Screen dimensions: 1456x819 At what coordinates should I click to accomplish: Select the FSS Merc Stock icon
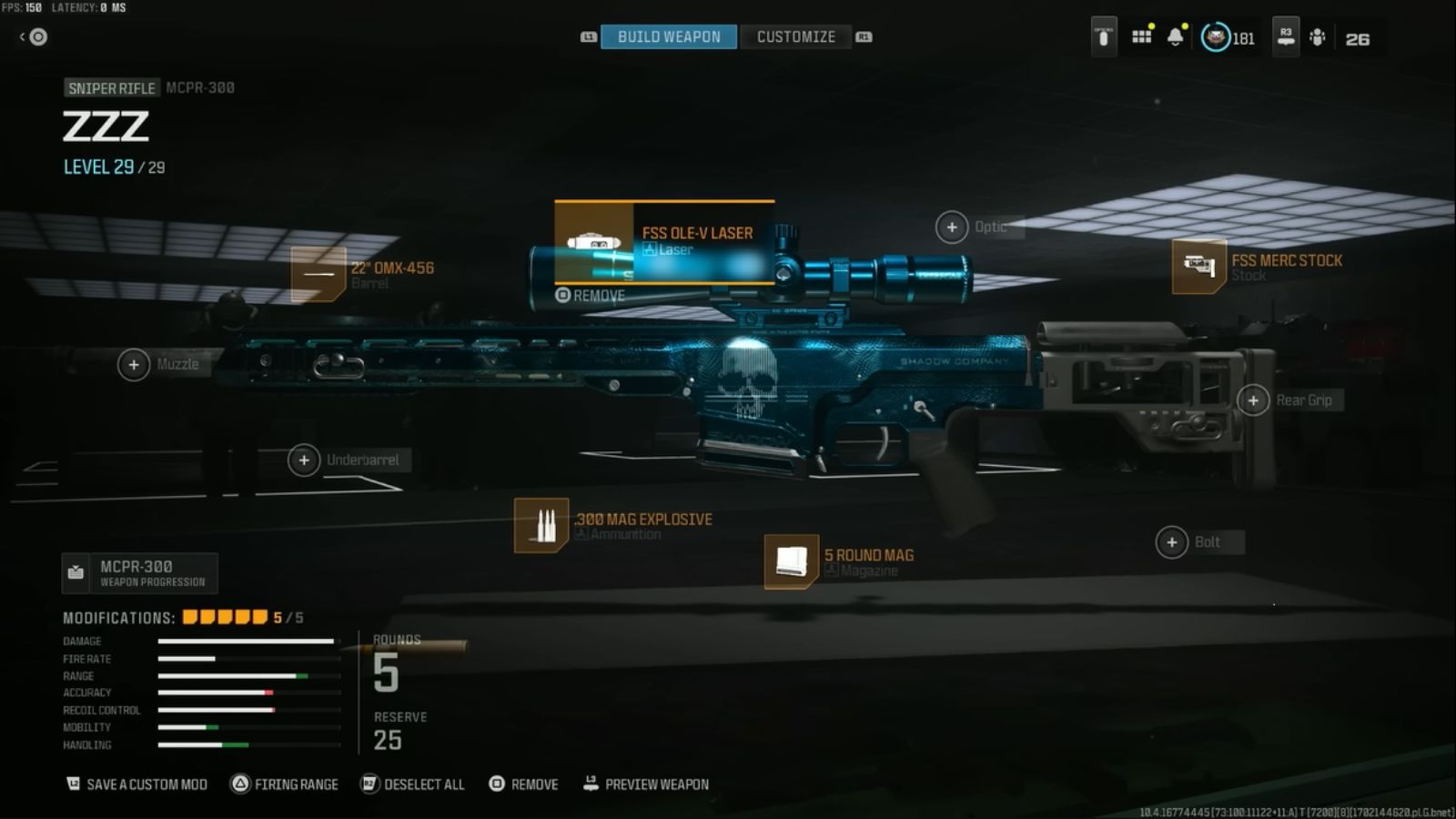pos(1199,268)
